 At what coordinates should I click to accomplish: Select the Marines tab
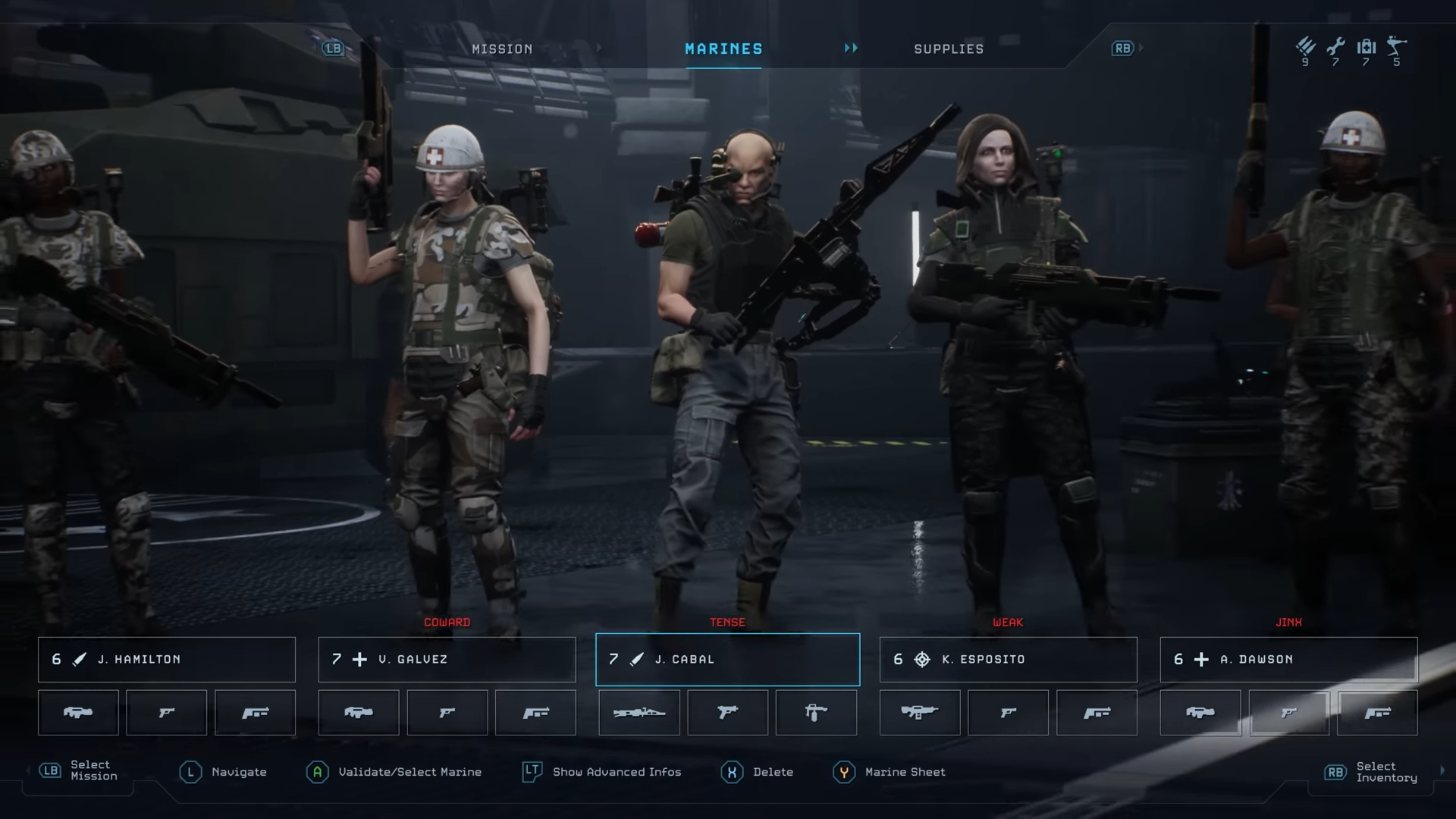tap(723, 49)
